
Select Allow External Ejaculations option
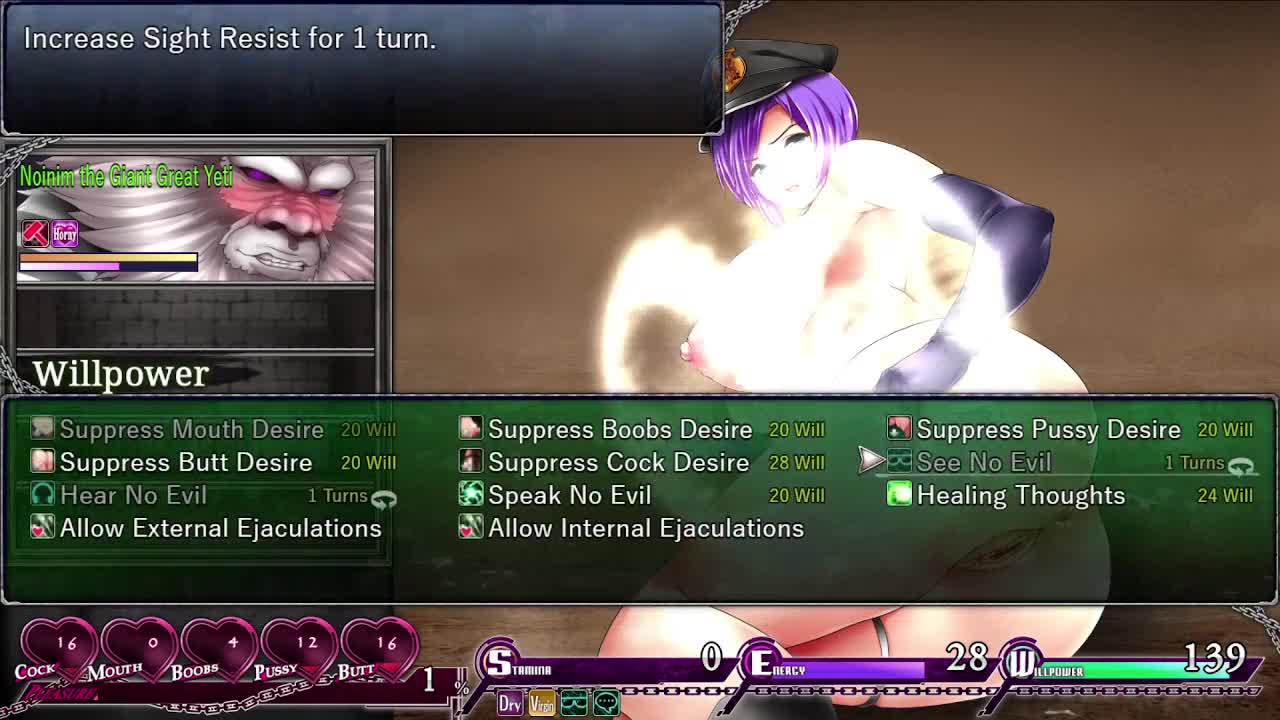(220, 529)
